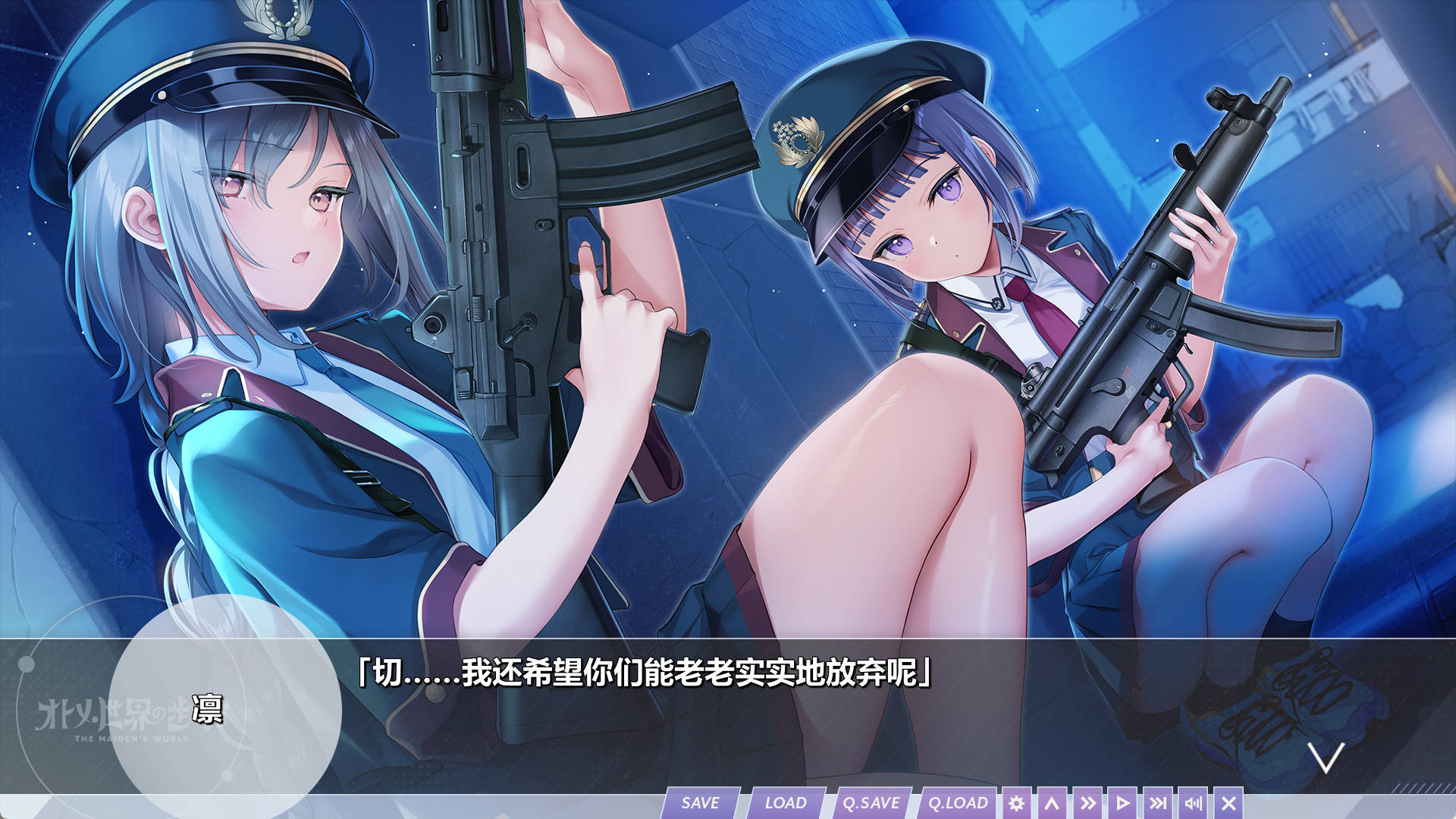Image resolution: width=1456 pixels, height=819 pixels.
Task: Perform a quick save with Q.SAVE
Action: 871,802
